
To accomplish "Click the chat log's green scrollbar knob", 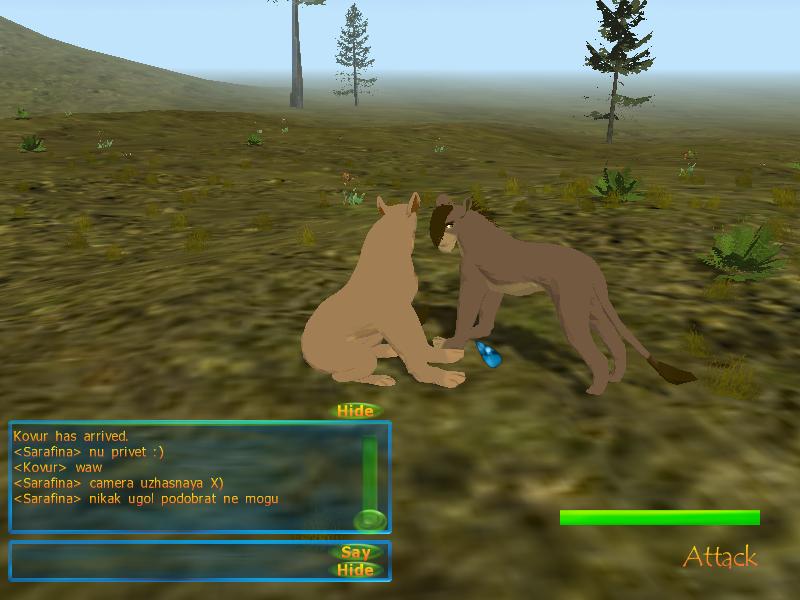I will pyautogui.click(x=370, y=520).
